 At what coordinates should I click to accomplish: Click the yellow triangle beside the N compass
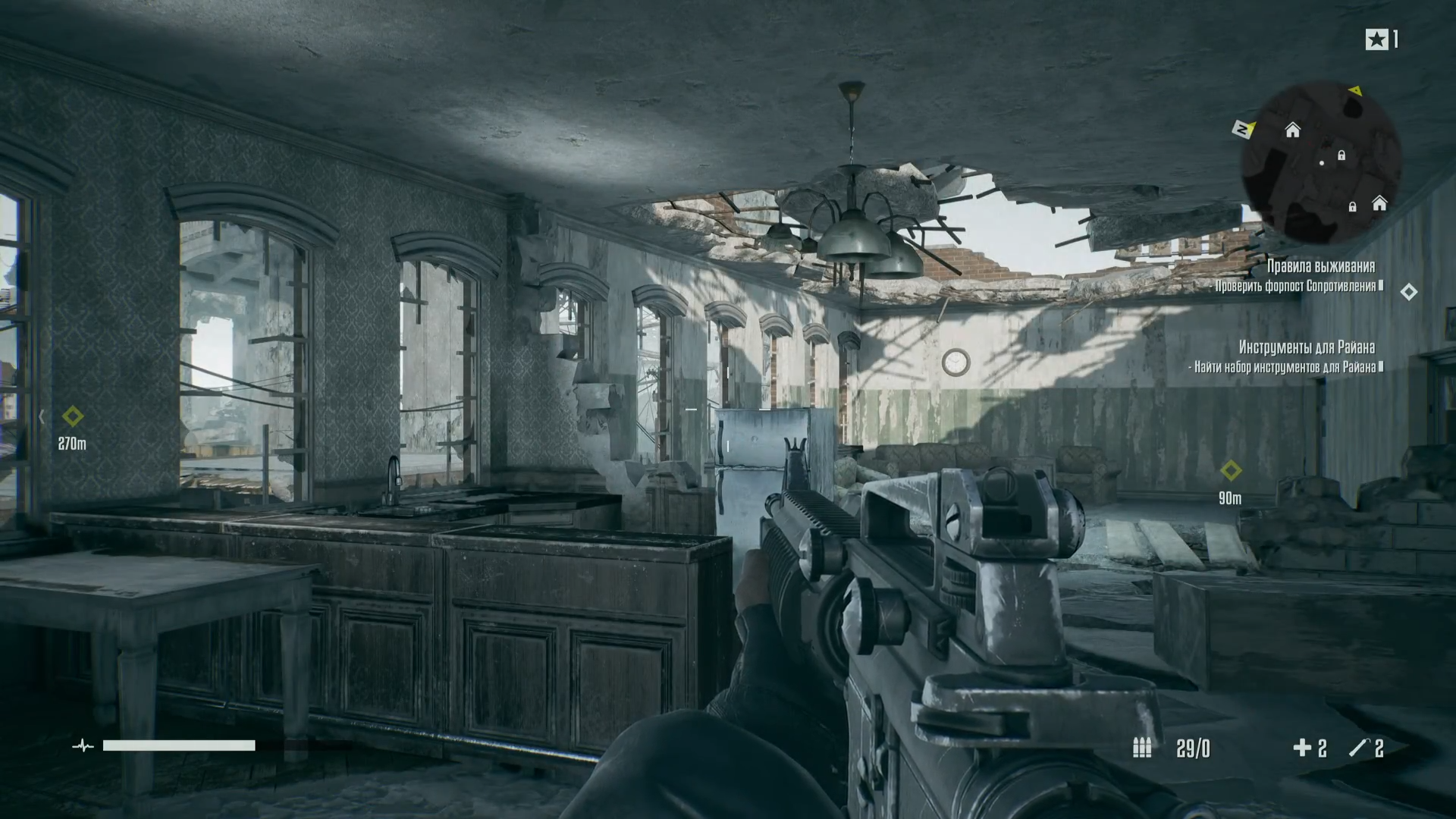pos(1253,127)
